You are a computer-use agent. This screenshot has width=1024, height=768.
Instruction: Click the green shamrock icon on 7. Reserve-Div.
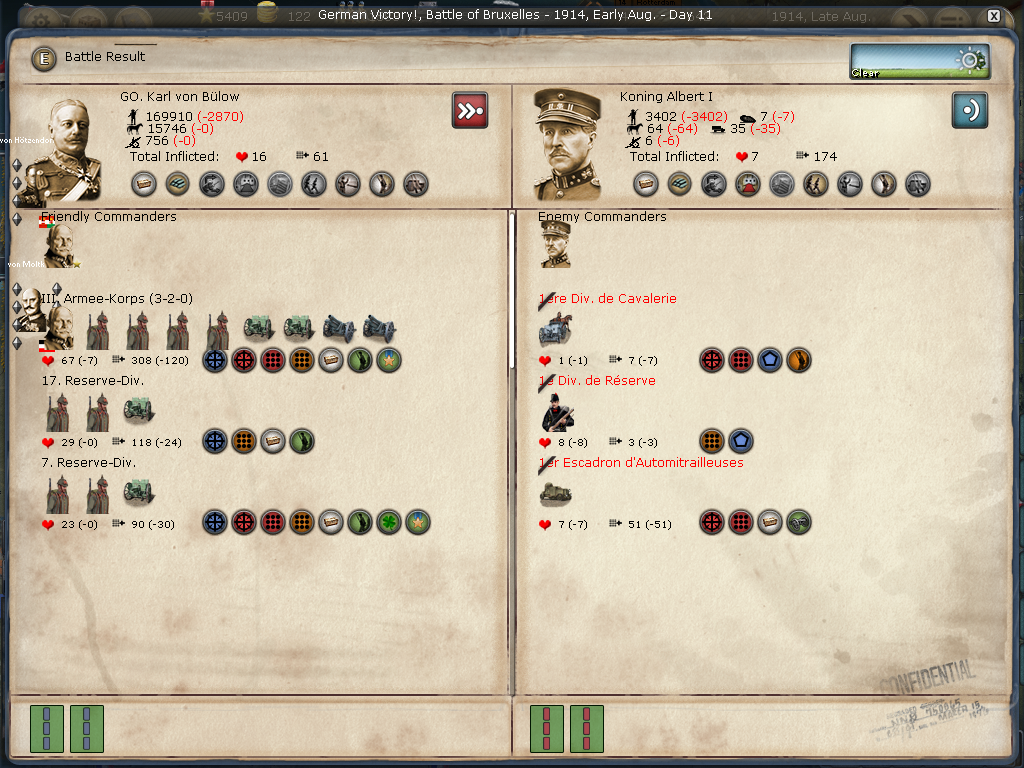[x=389, y=522]
